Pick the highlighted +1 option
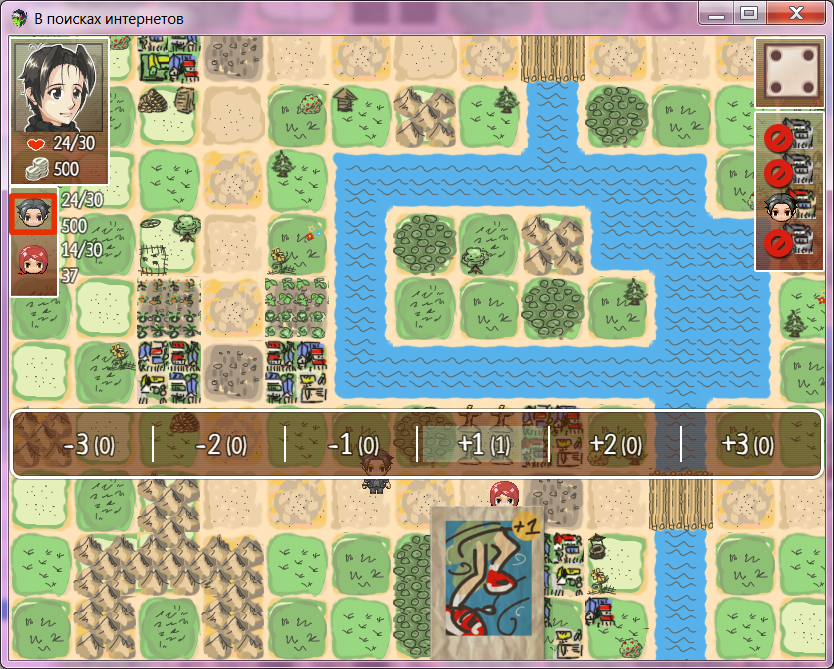 tap(483, 444)
